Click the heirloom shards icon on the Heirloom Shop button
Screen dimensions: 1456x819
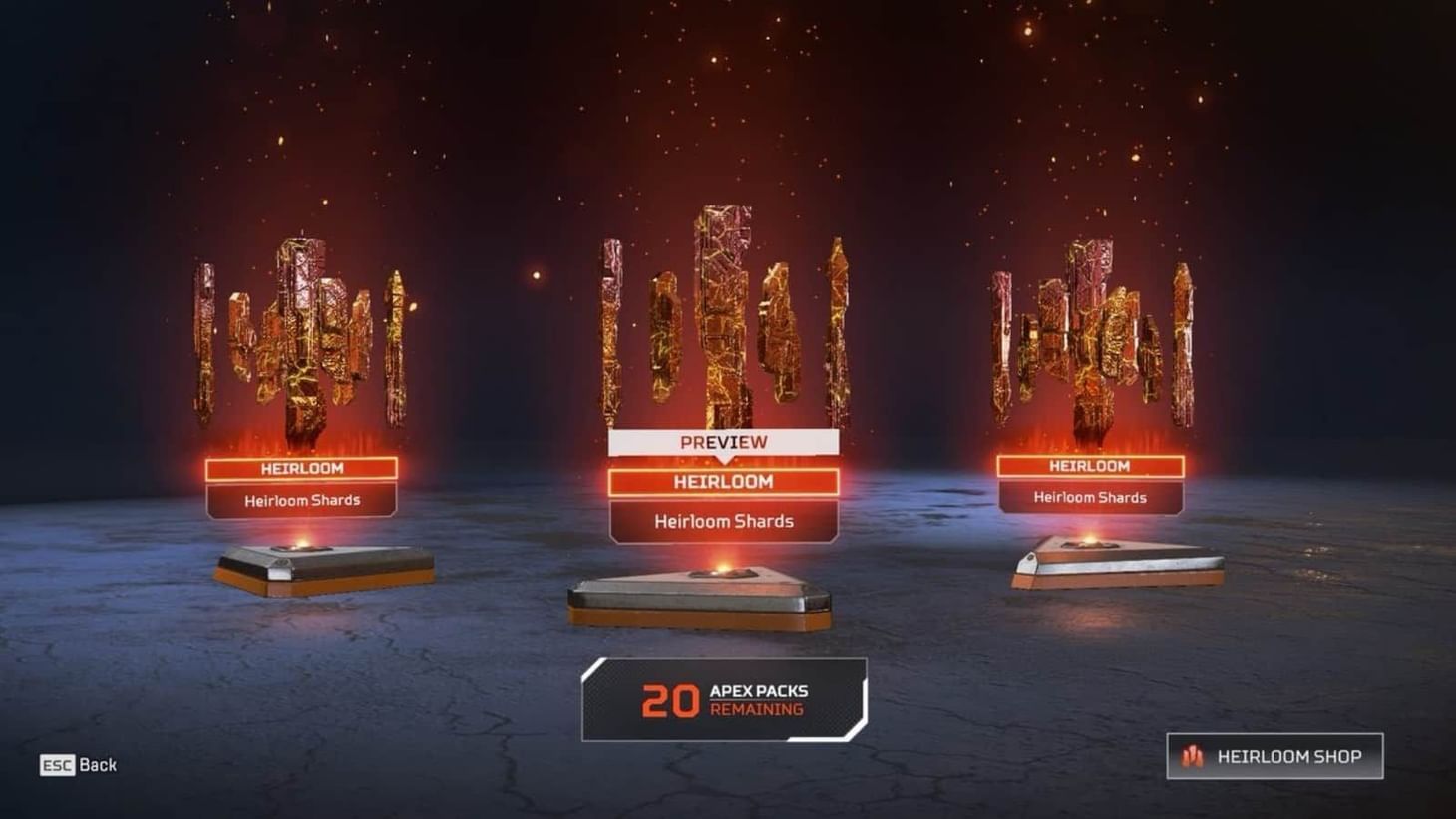pos(1193,757)
